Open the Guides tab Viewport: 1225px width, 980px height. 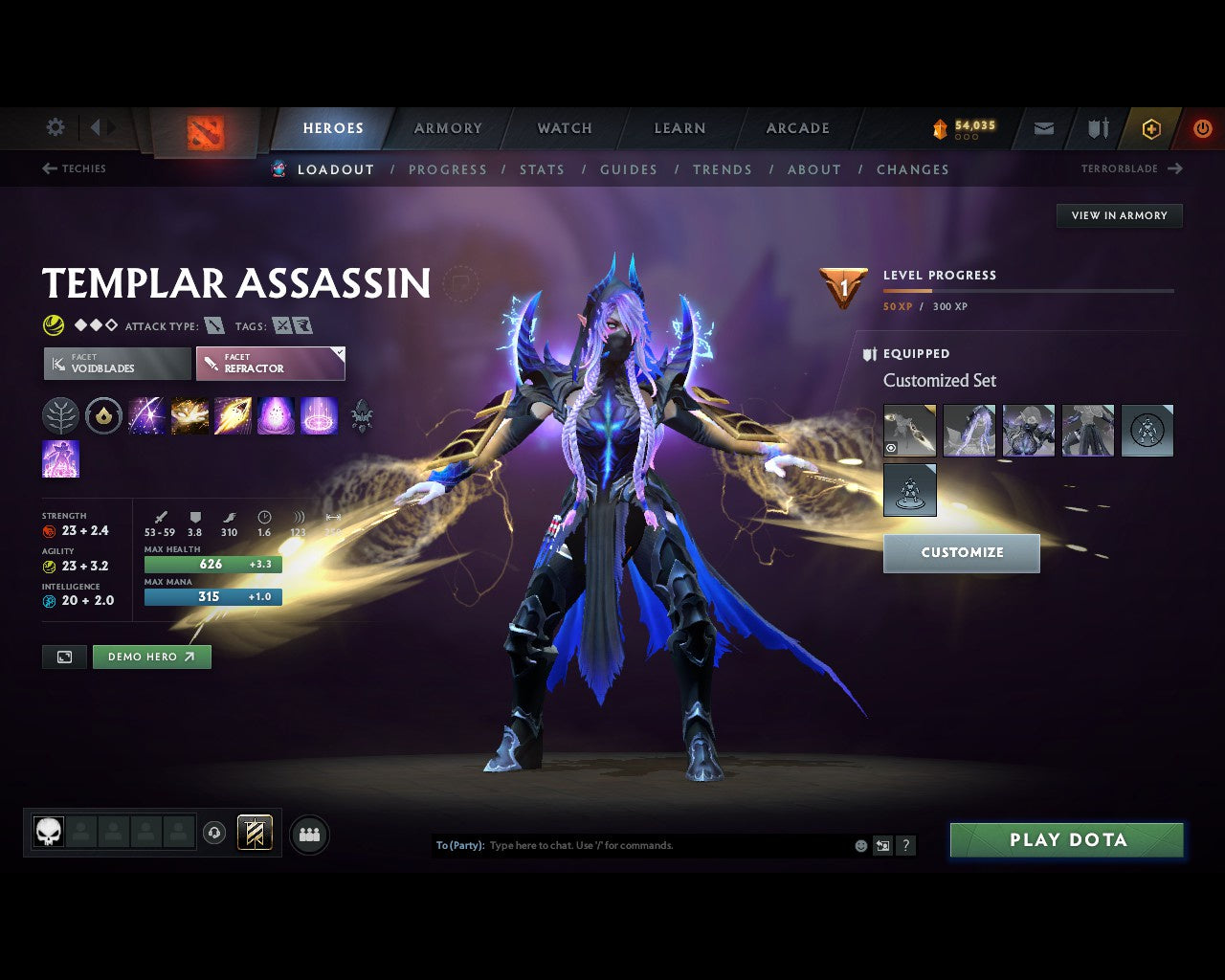coord(628,169)
